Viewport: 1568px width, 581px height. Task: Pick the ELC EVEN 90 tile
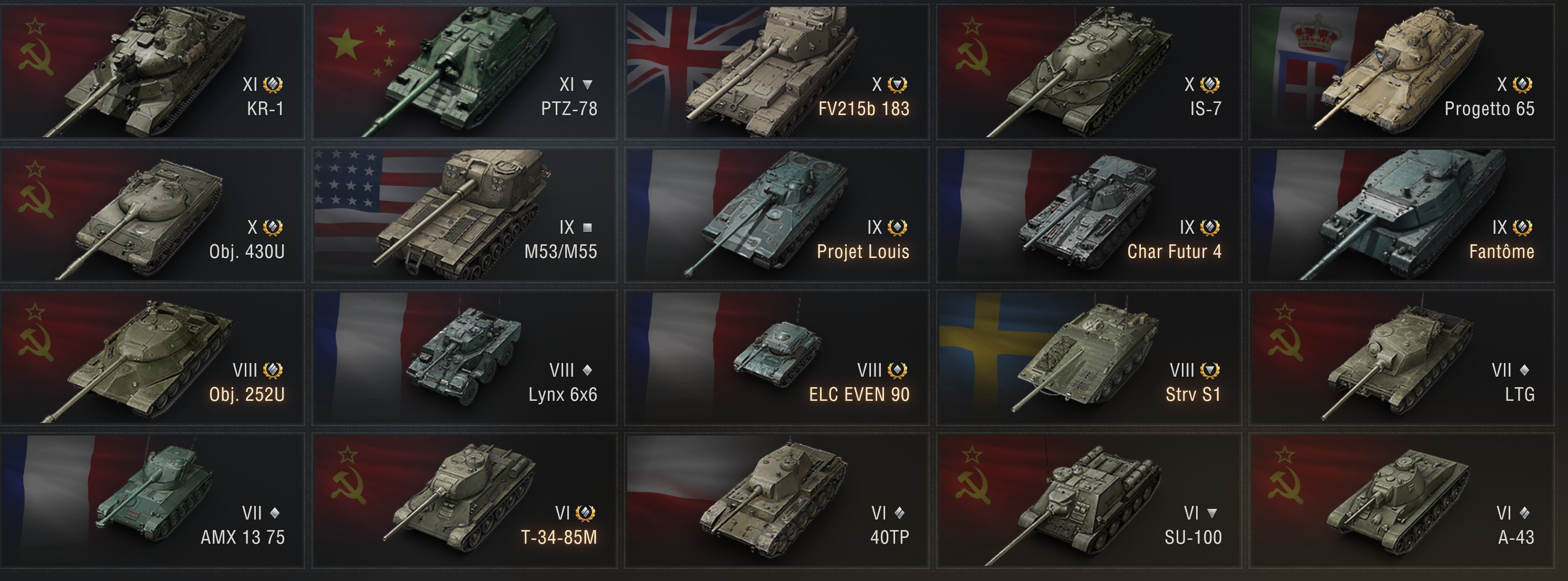pyautogui.click(x=777, y=358)
